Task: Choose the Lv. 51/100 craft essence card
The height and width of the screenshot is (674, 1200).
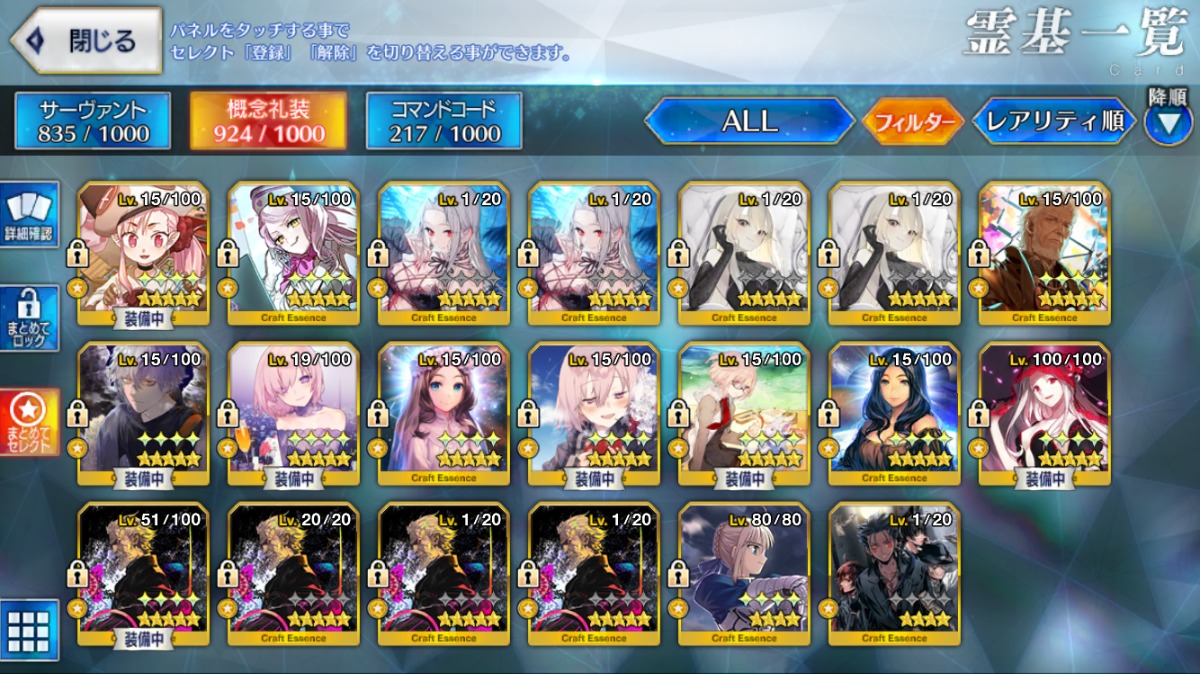Action: coord(144,574)
